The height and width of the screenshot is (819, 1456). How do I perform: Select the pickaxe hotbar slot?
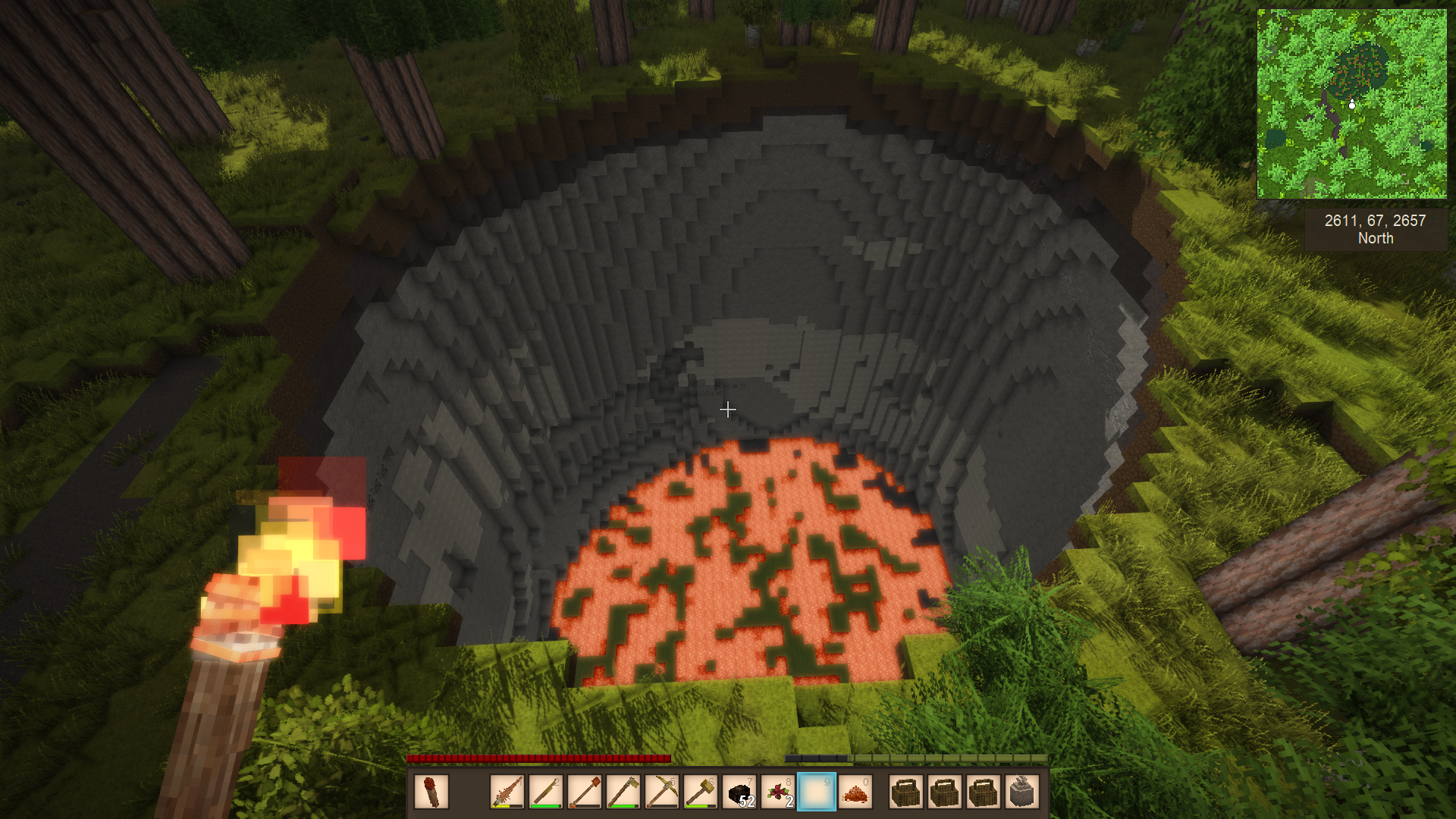click(662, 792)
